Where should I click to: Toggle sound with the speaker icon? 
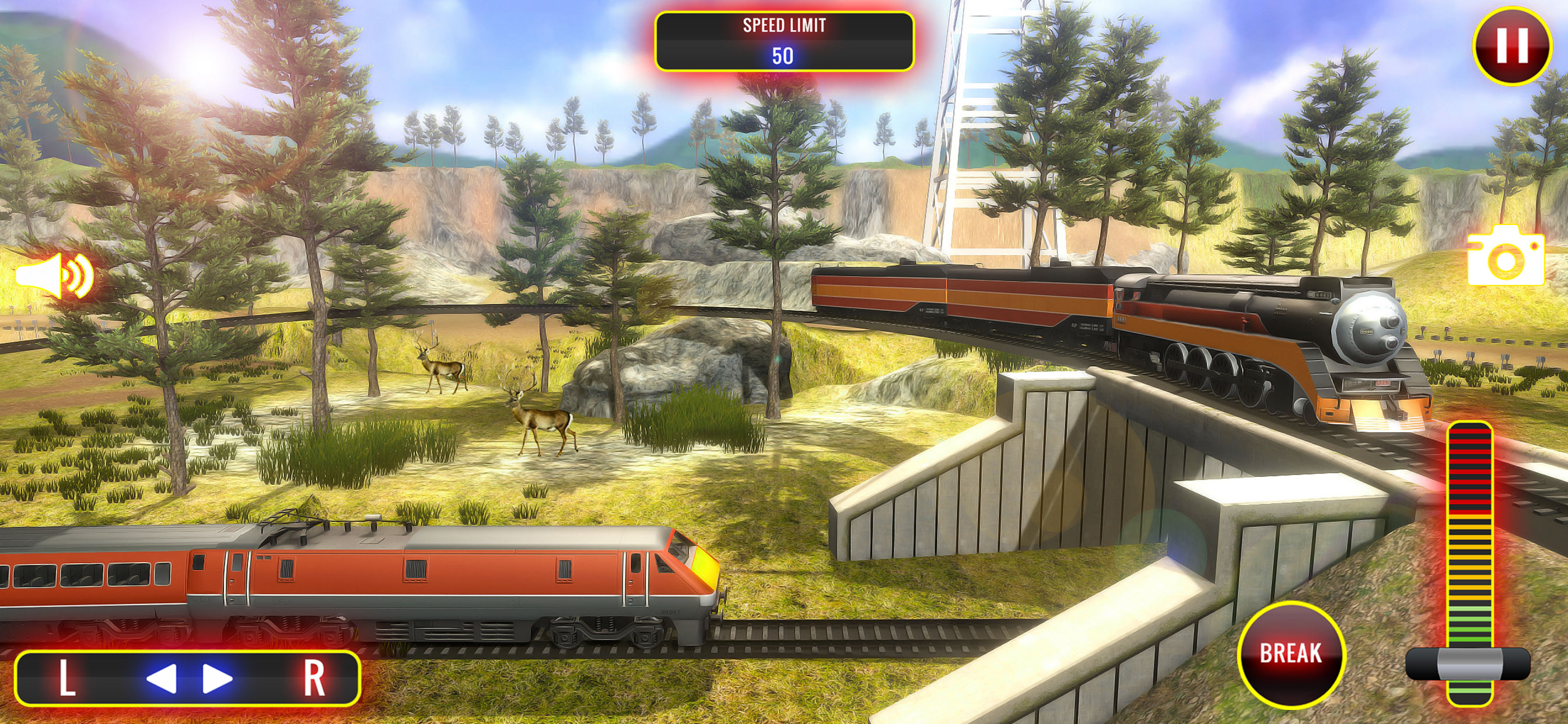[55, 276]
